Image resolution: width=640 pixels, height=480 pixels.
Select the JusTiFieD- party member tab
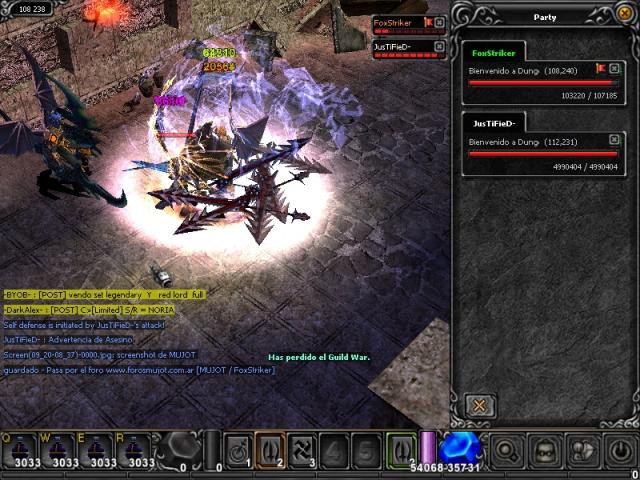click(x=493, y=124)
